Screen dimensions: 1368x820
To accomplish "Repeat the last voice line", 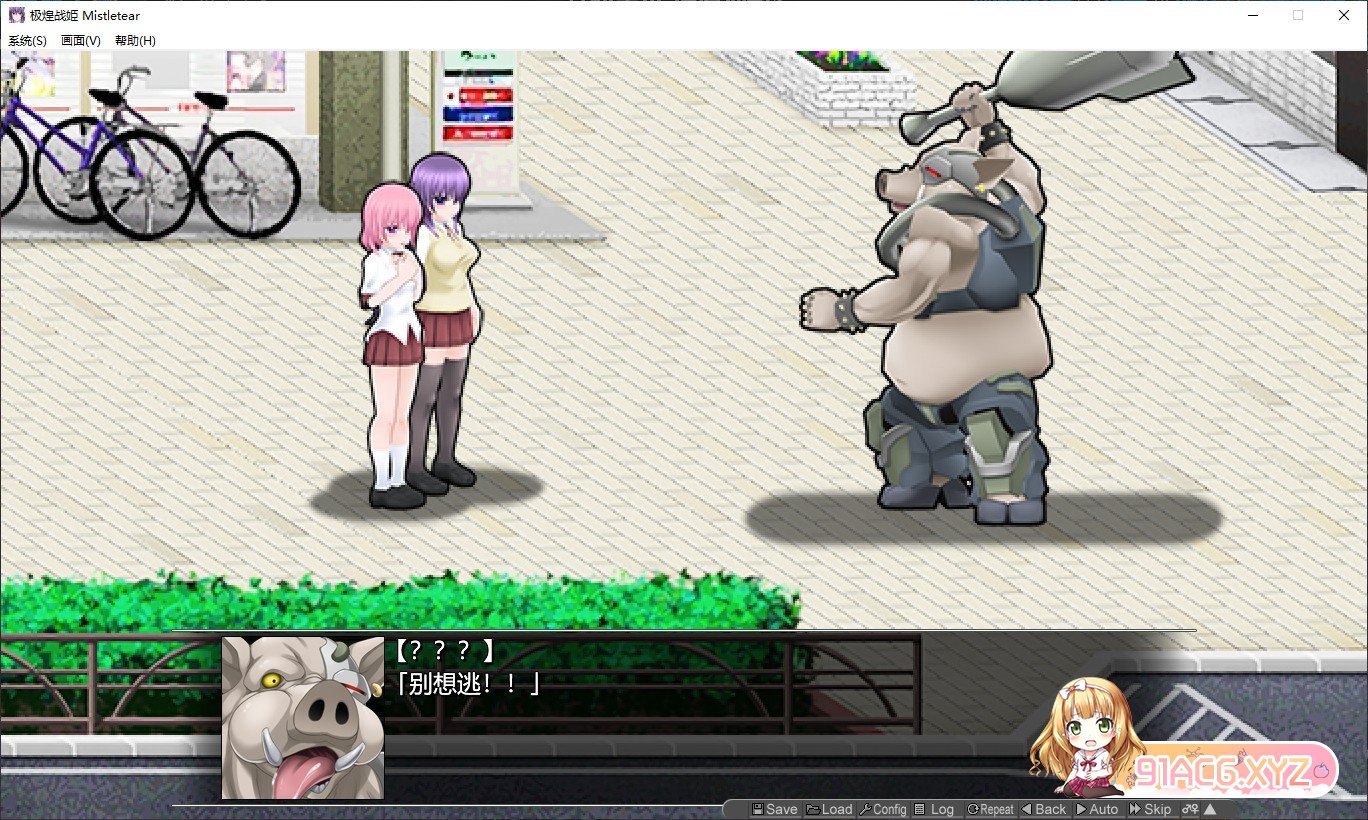I will (990, 809).
